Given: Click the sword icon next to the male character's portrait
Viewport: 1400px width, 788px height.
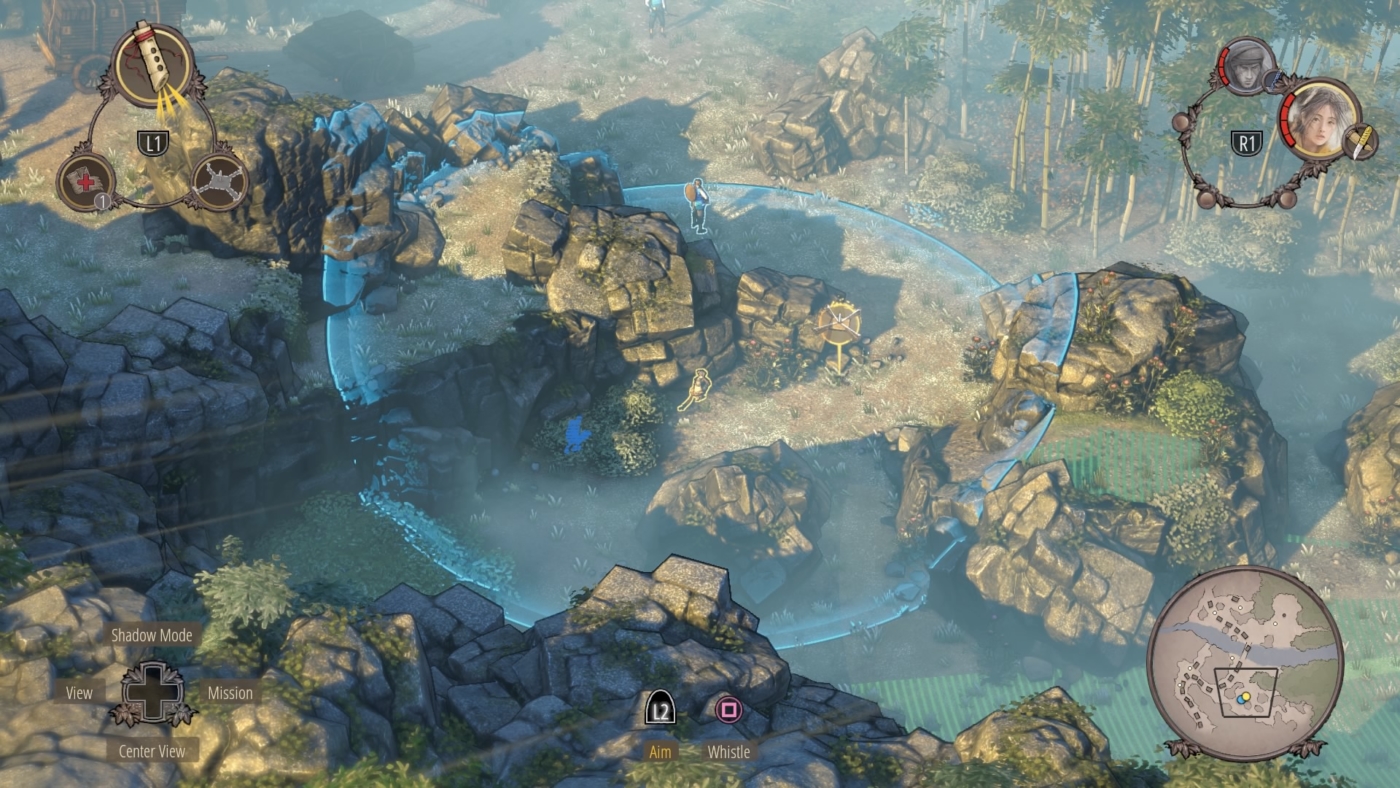Looking at the screenshot, I should coord(1274,80).
